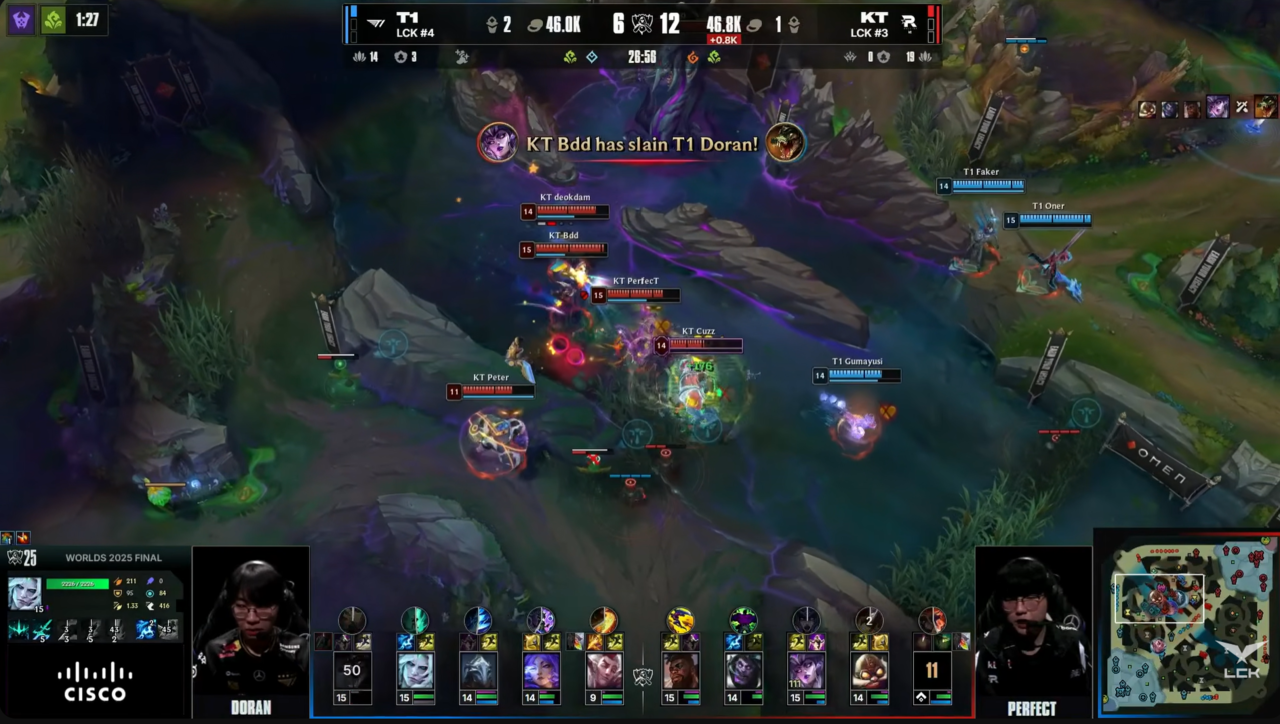Select the goggled yordle champion portrait
This screenshot has height=724, width=1280.
coord(869,670)
